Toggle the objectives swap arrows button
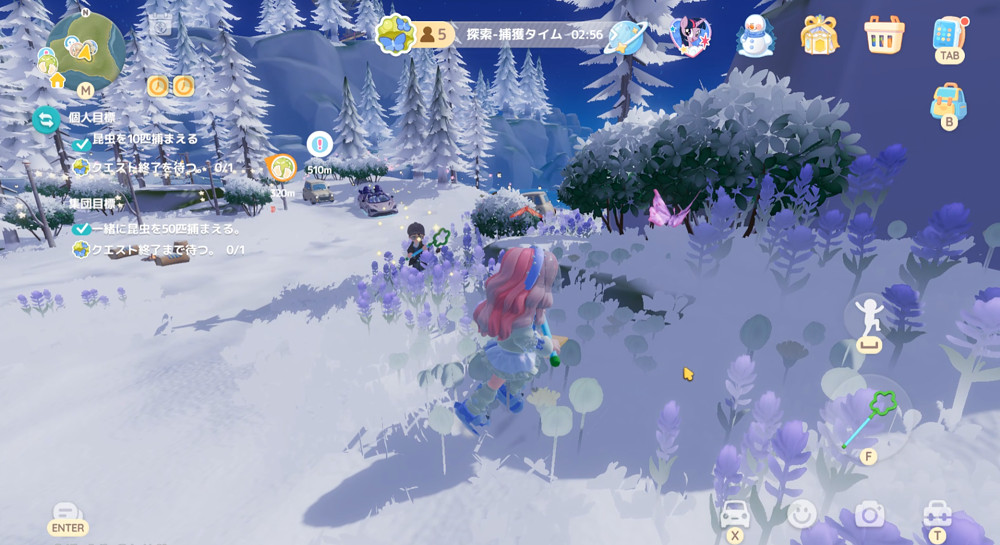Screen dimensions: 1000x545 [46, 120]
